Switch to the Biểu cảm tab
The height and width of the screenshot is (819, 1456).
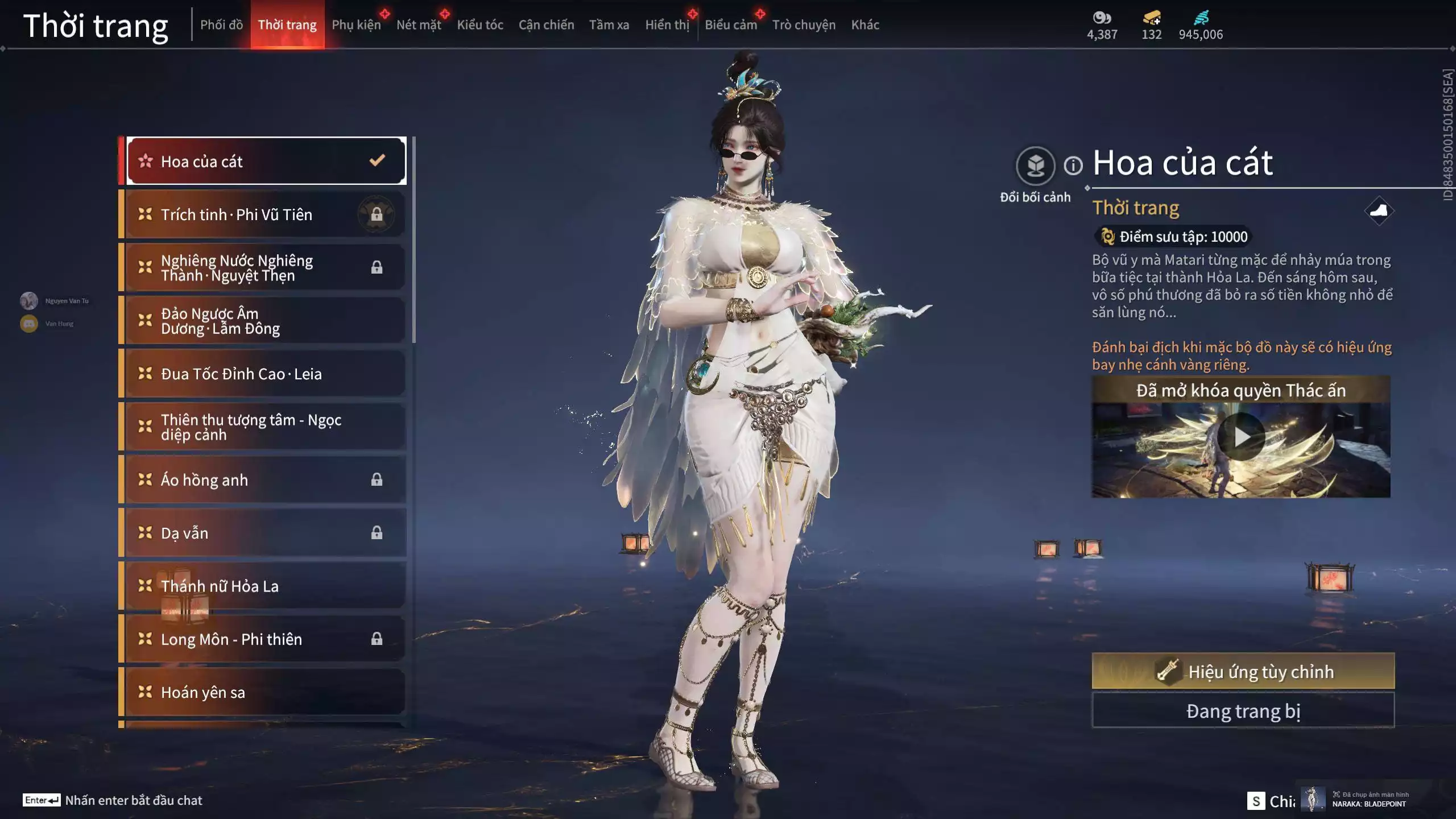(730, 25)
